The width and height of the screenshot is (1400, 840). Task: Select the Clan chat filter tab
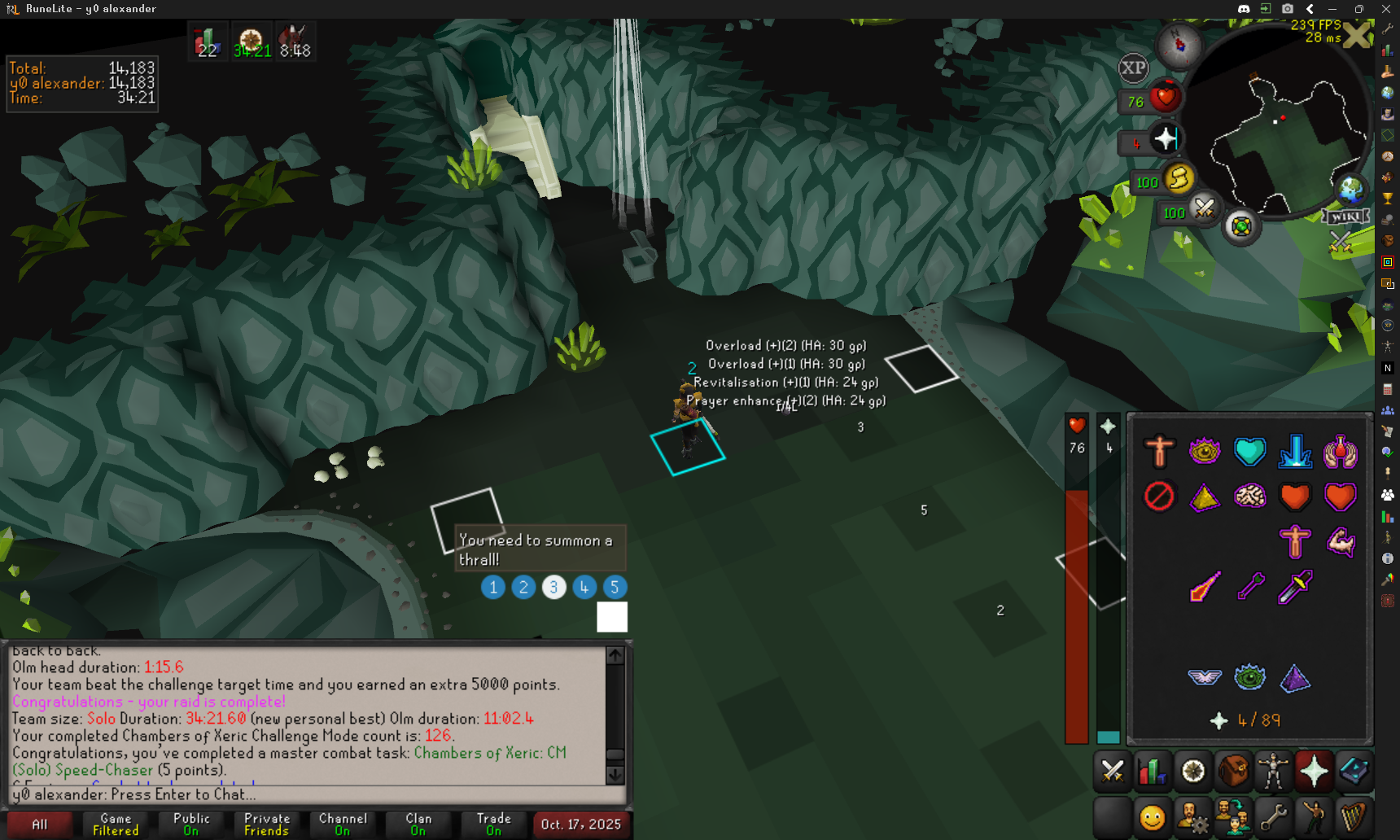(418, 825)
